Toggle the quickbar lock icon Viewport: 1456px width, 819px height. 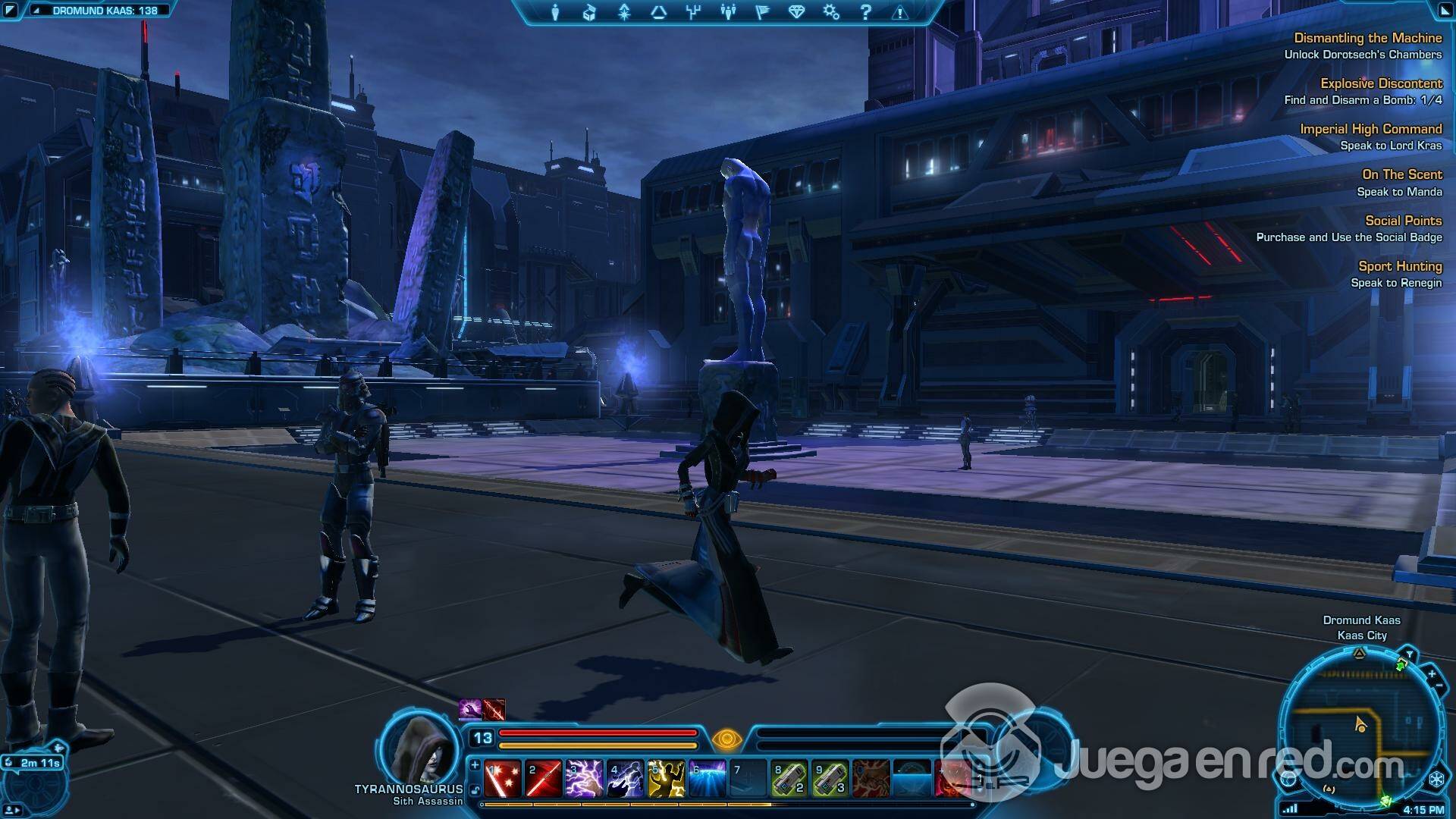pos(475,790)
